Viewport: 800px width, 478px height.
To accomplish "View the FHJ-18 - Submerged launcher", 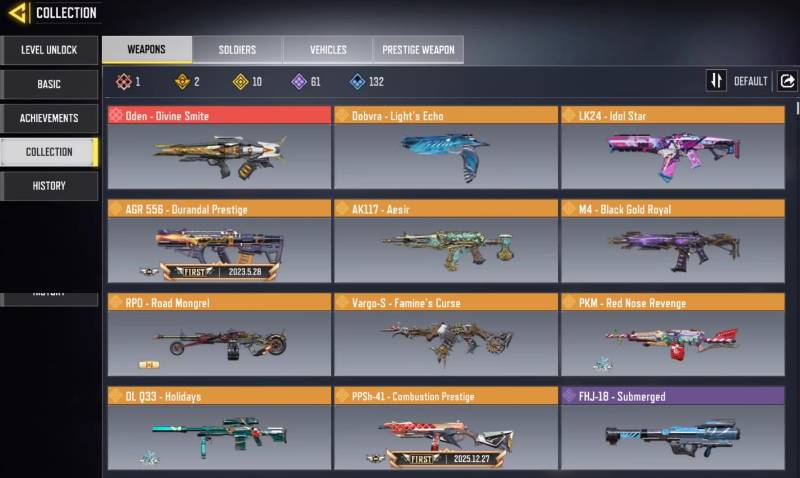I will [672, 428].
